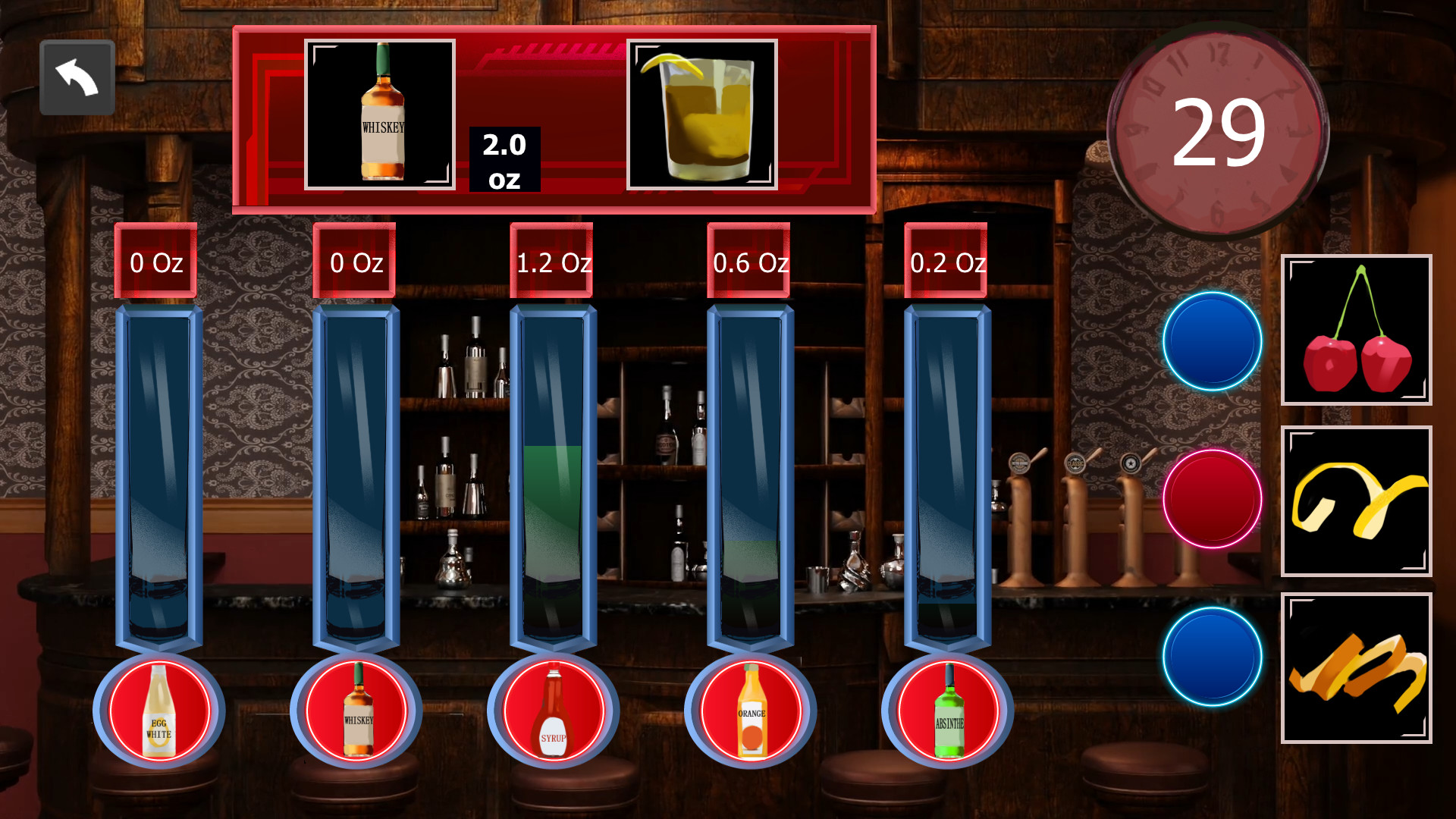Pour from the Orange juice dispenser
This screenshot has width=1456, height=819.
coord(751,711)
